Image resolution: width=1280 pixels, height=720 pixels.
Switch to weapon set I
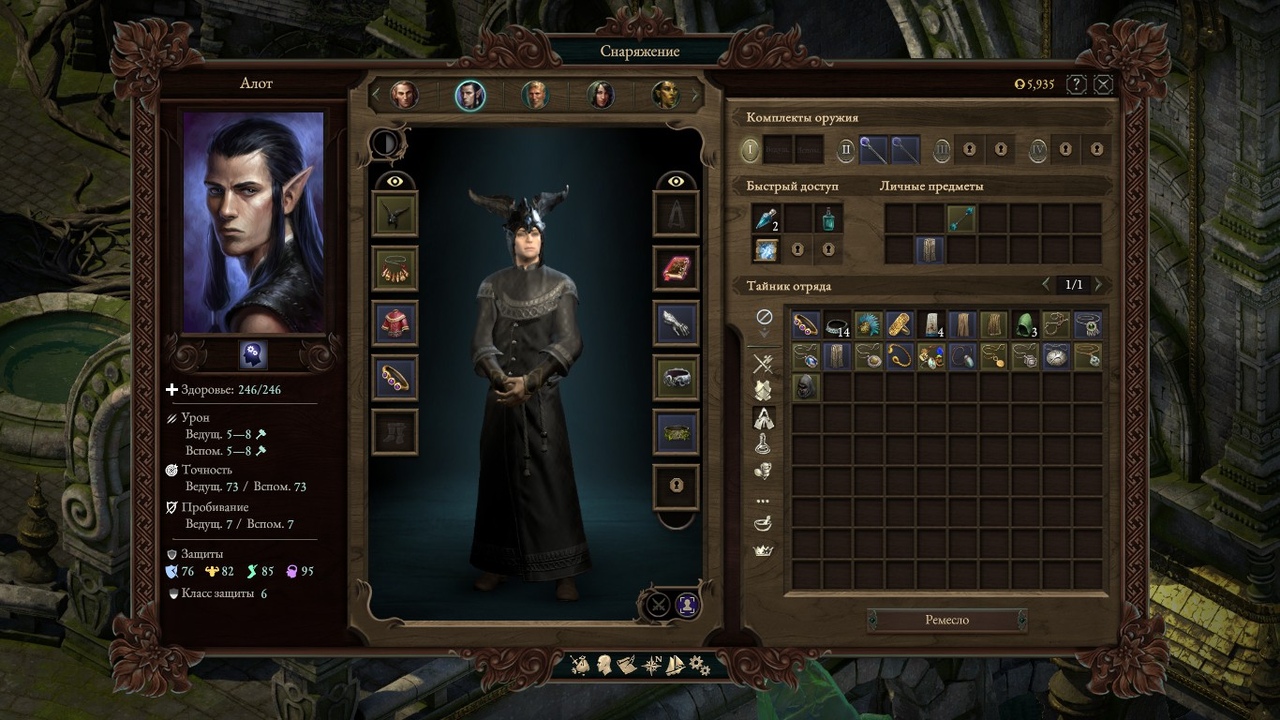(x=751, y=150)
